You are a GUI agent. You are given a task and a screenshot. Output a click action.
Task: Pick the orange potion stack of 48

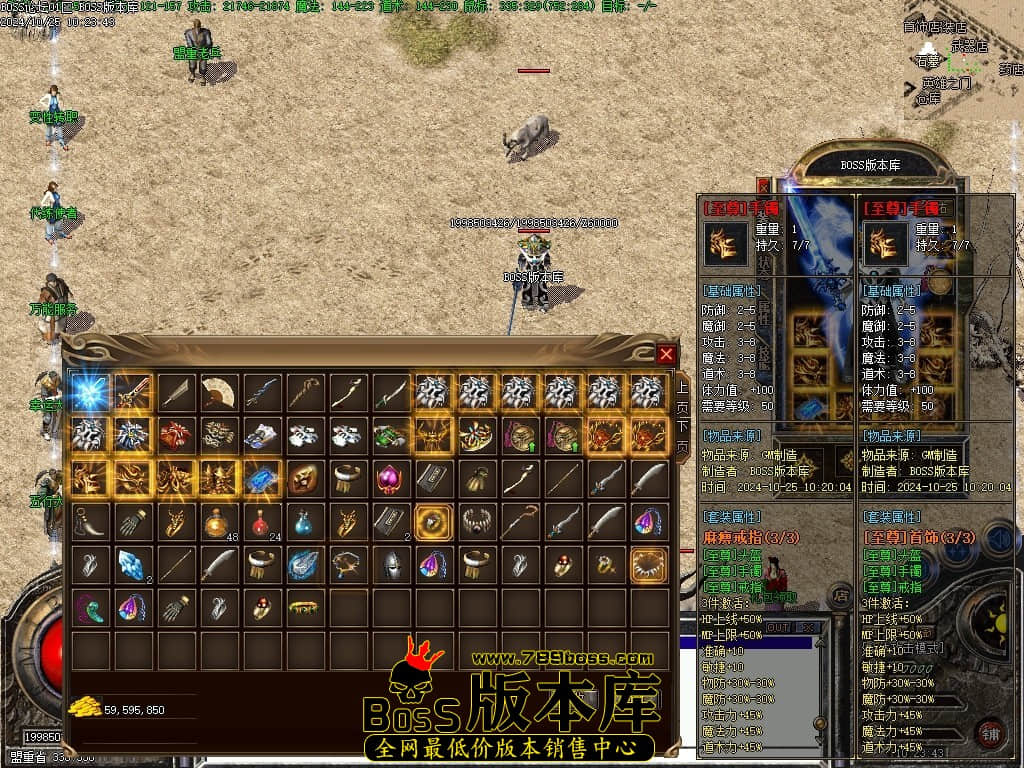[218, 521]
